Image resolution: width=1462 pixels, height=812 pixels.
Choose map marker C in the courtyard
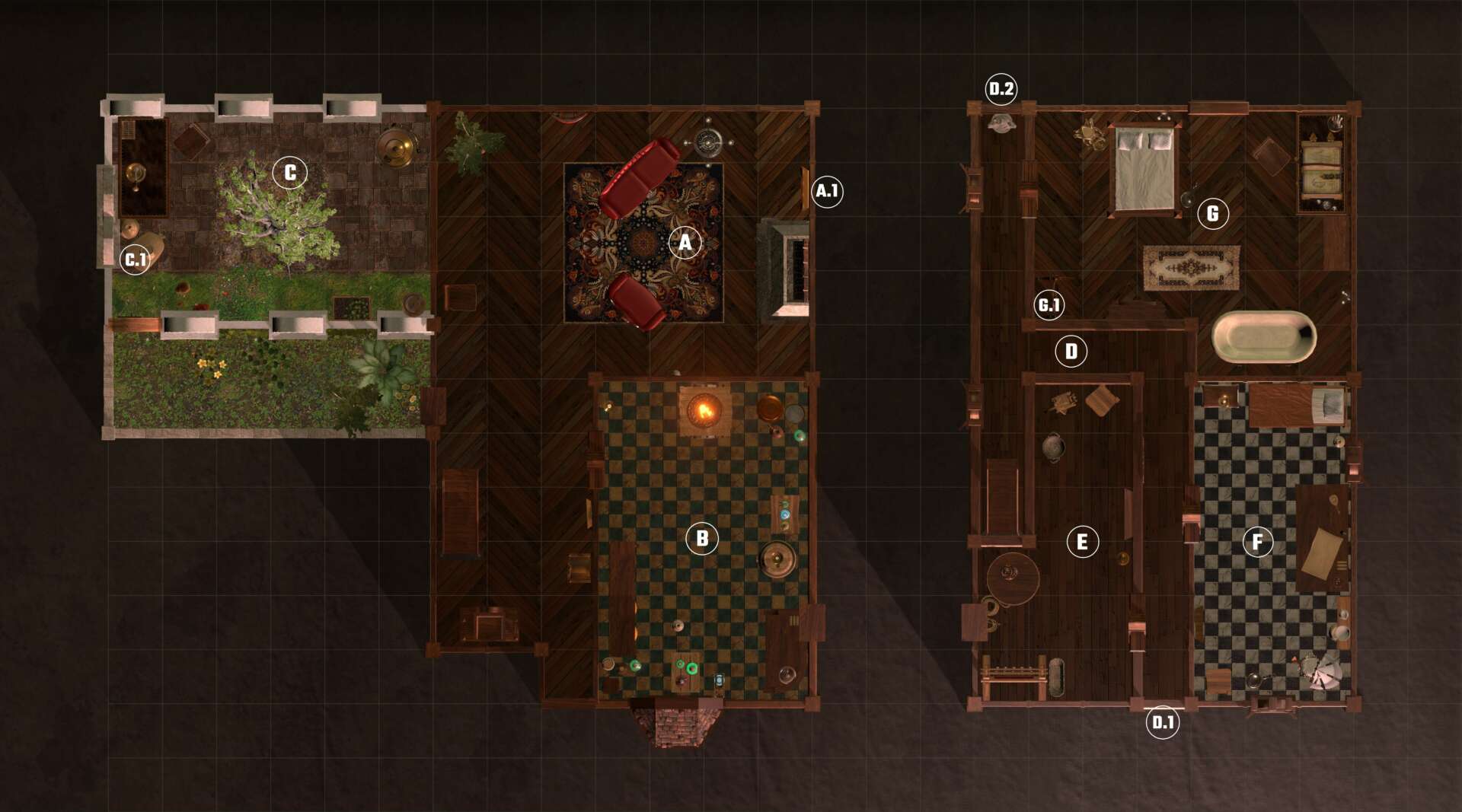290,173
